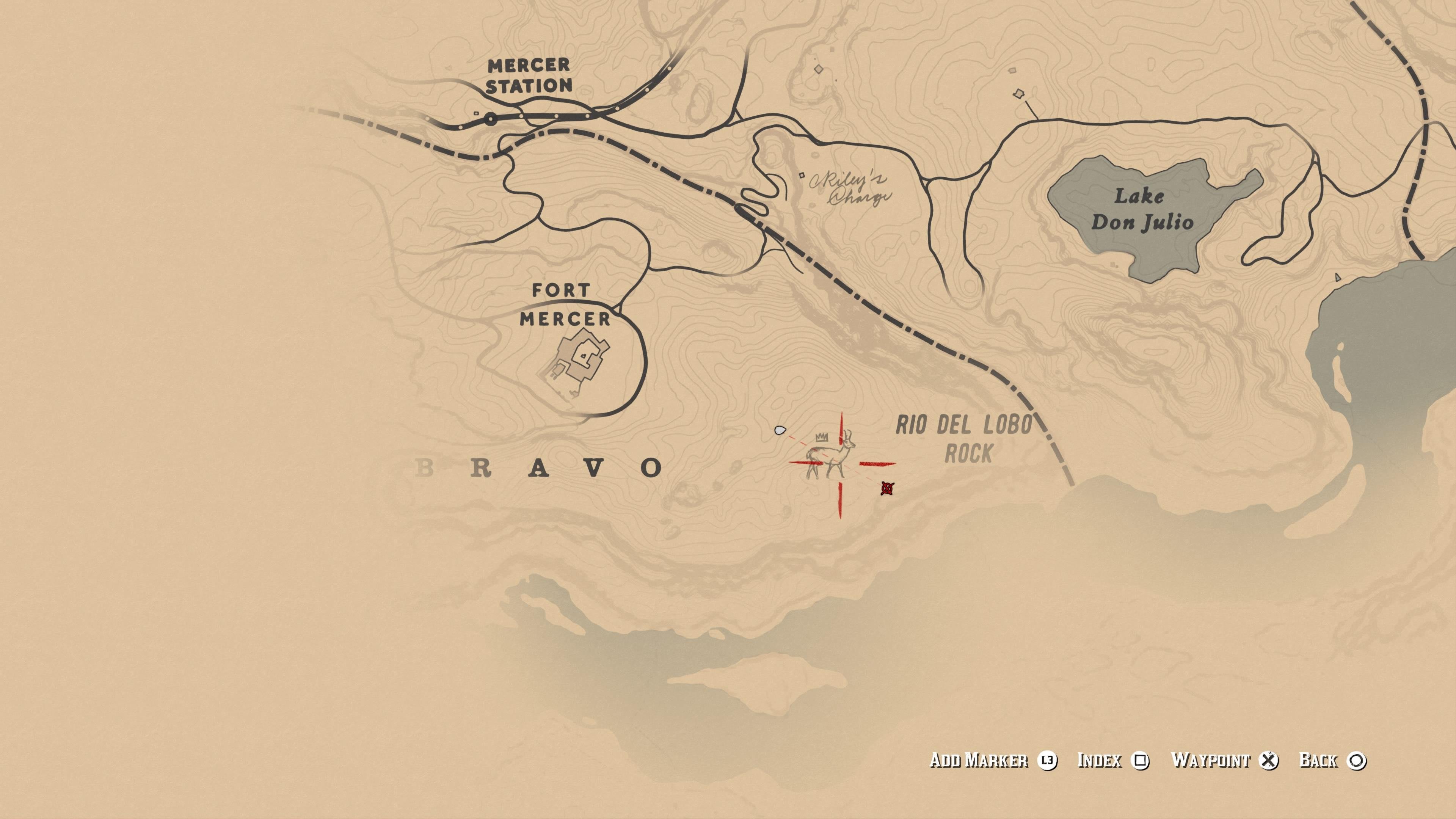The width and height of the screenshot is (1456, 819).
Task: Select the legendary pronghorn animal icon
Action: click(x=830, y=456)
